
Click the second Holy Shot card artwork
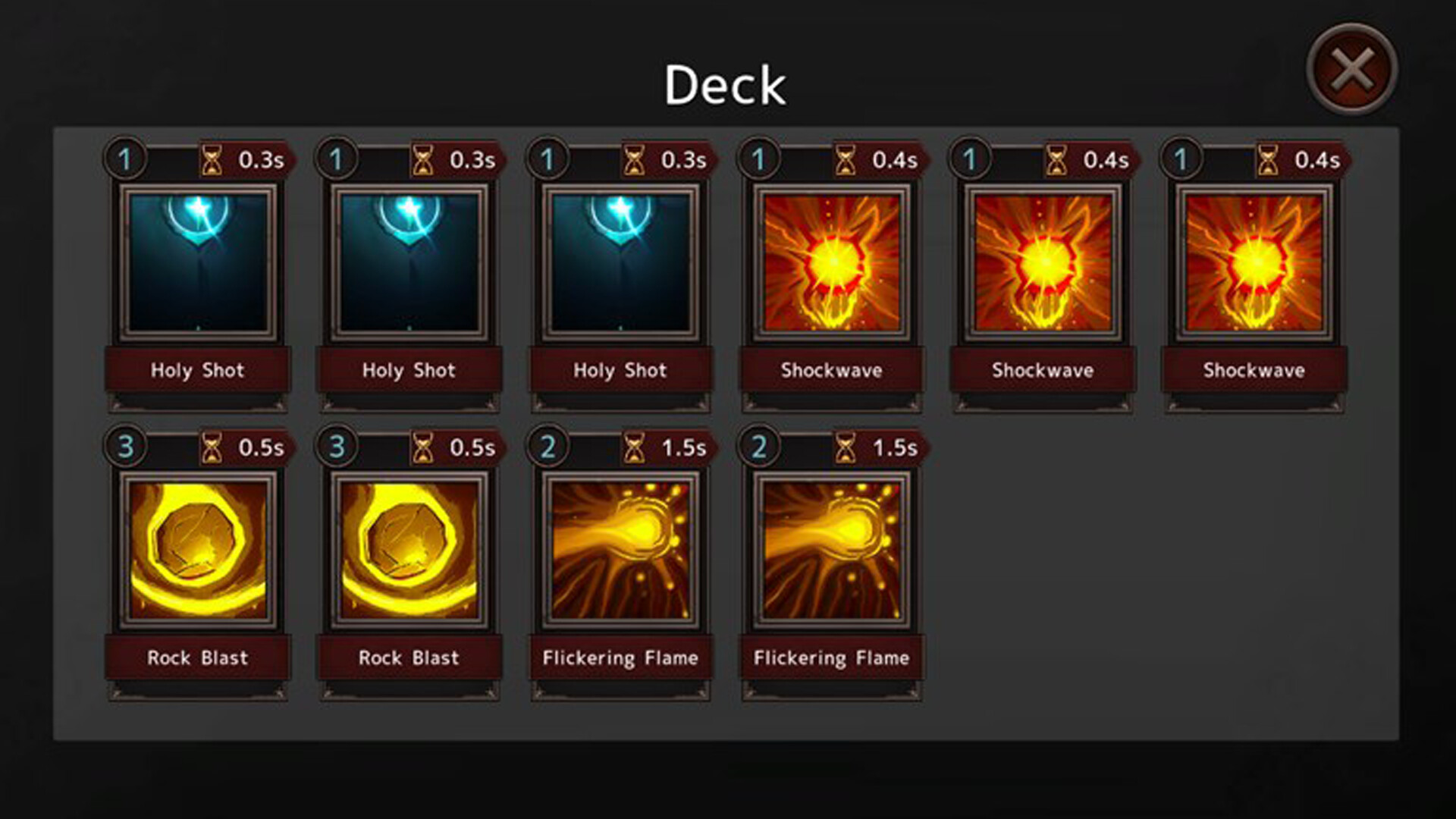(x=409, y=262)
